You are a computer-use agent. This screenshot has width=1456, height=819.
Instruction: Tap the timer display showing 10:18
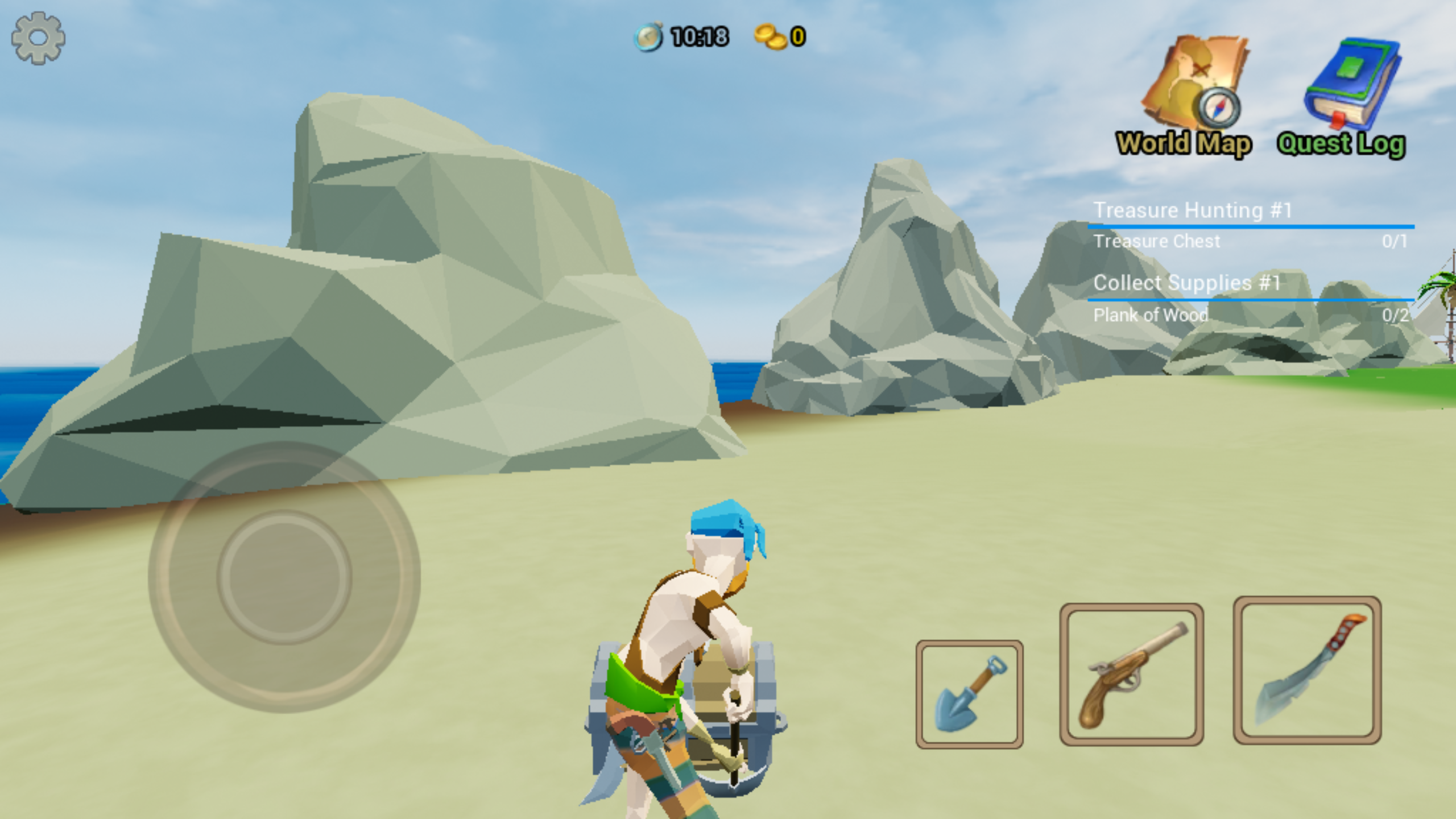coord(700,37)
